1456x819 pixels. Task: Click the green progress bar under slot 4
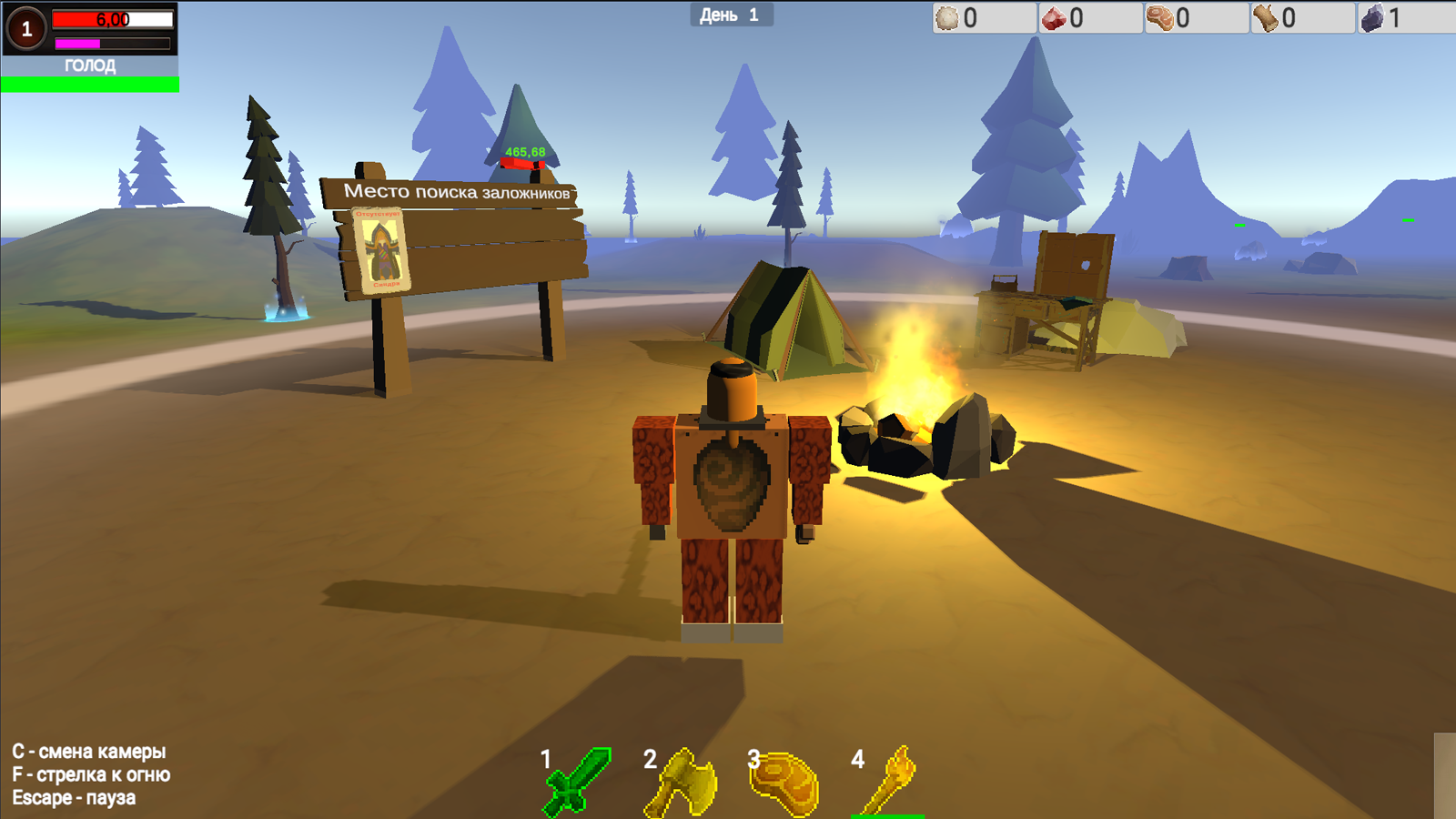point(887,814)
